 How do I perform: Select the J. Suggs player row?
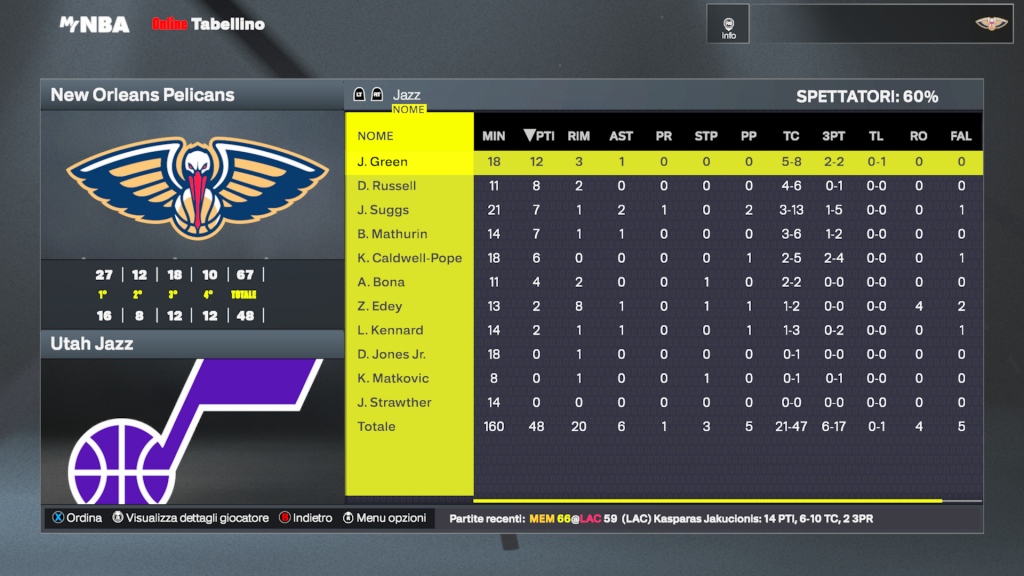(383, 210)
